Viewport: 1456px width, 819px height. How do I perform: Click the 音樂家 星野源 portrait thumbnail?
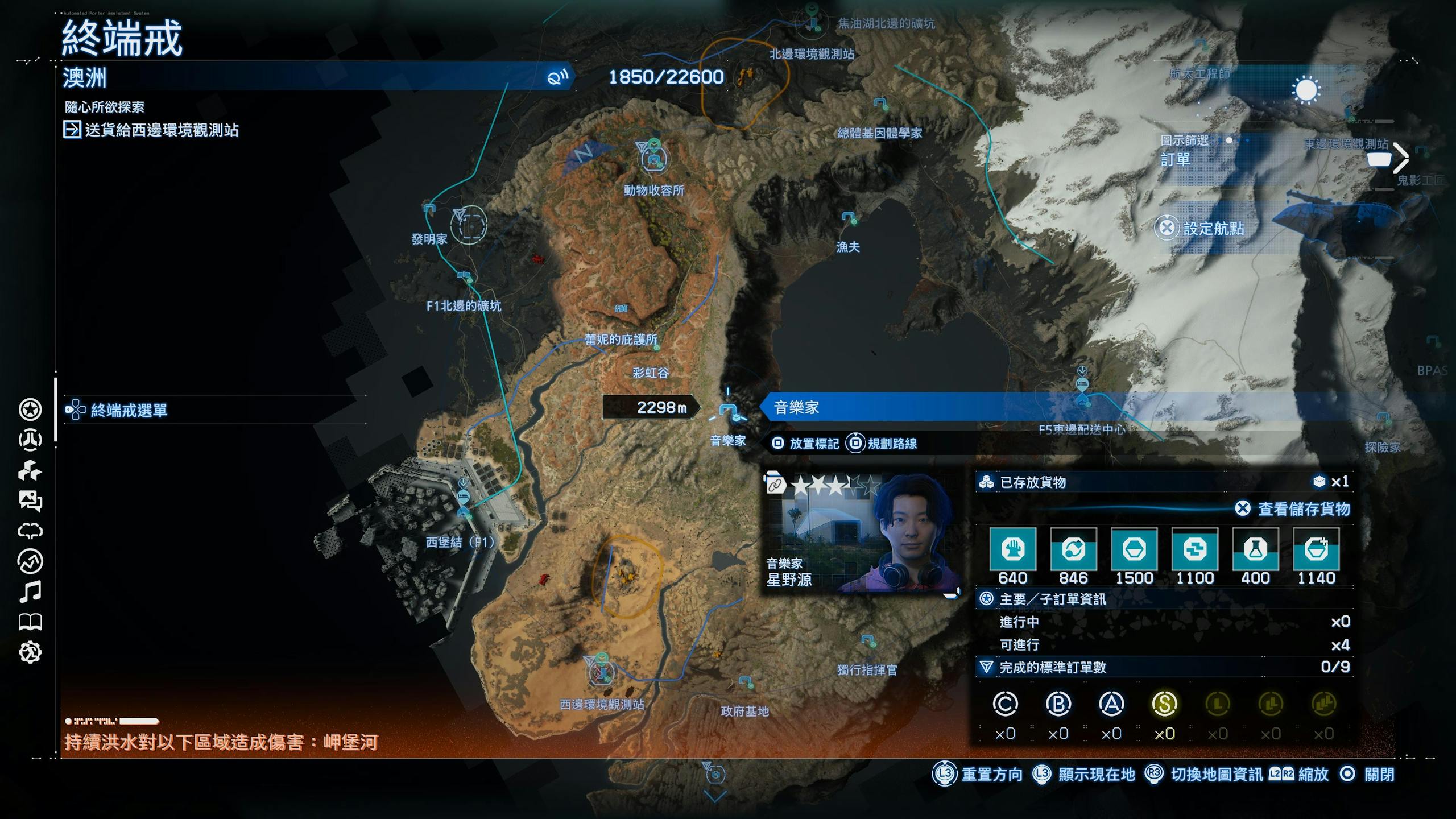[862, 535]
